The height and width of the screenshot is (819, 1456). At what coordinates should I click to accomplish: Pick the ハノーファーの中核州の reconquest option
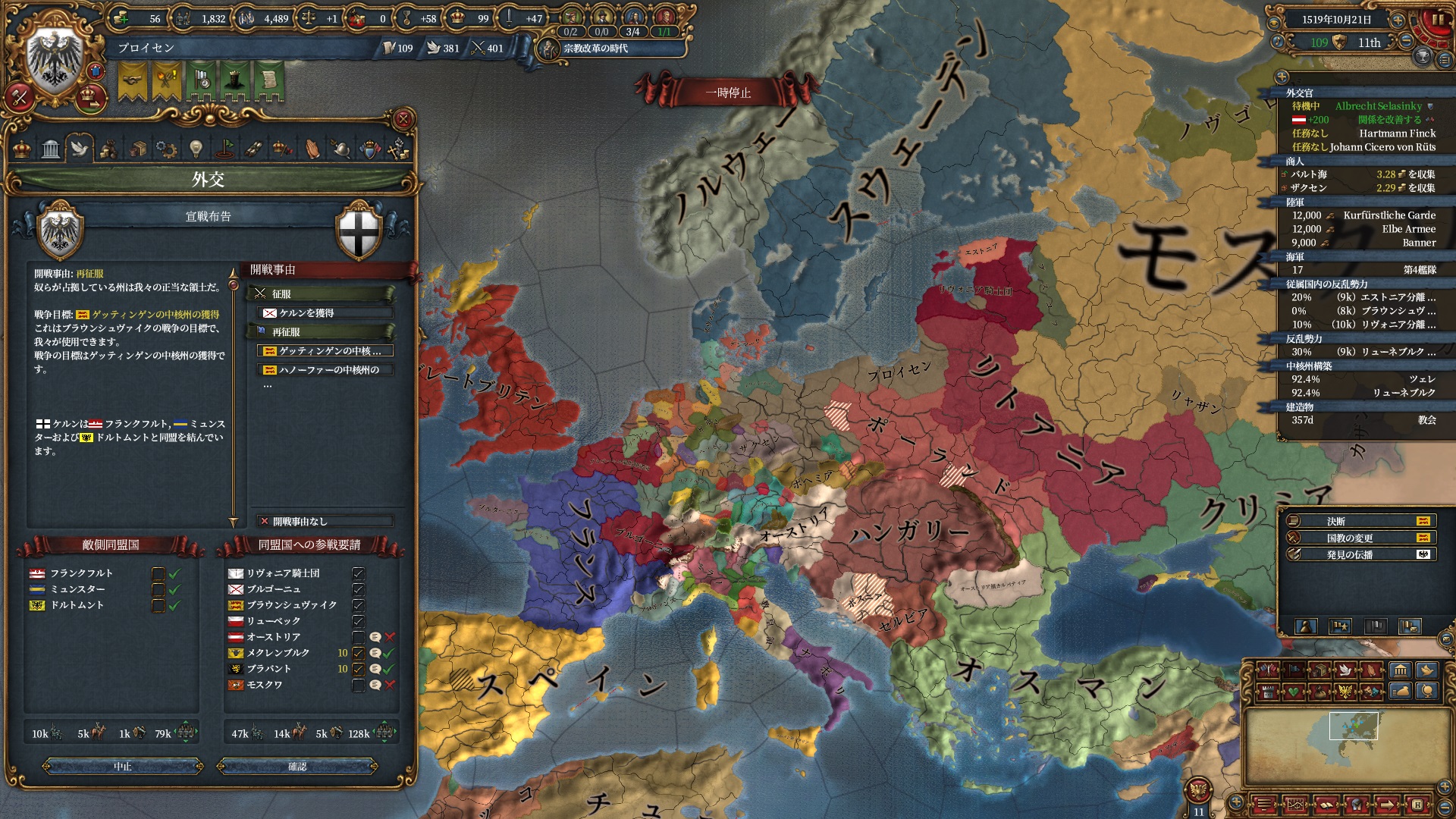326,370
